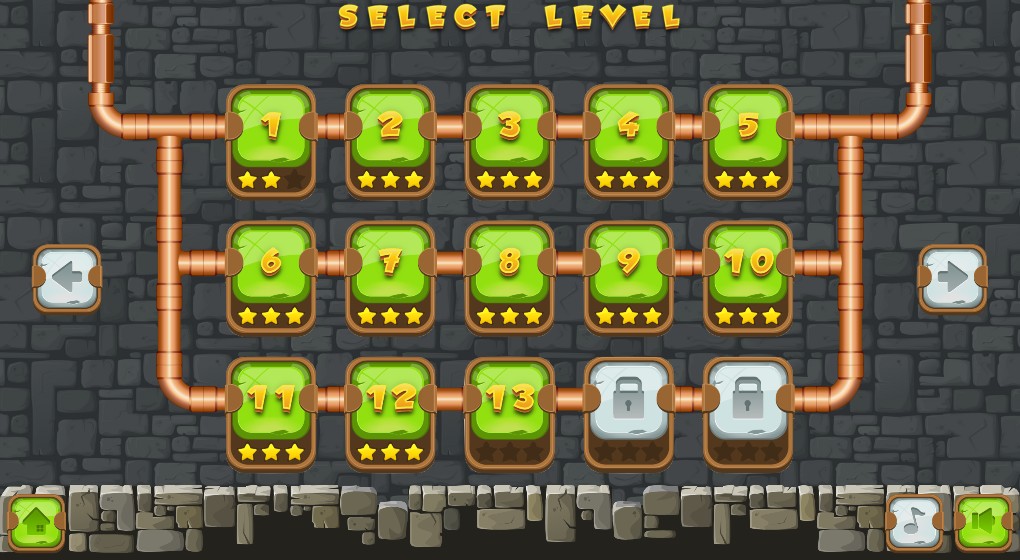Image resolution: width=1020 pixels, height=560 pixels.
Task: Show next levels with right arrow
Action: (x=952, y=278)
